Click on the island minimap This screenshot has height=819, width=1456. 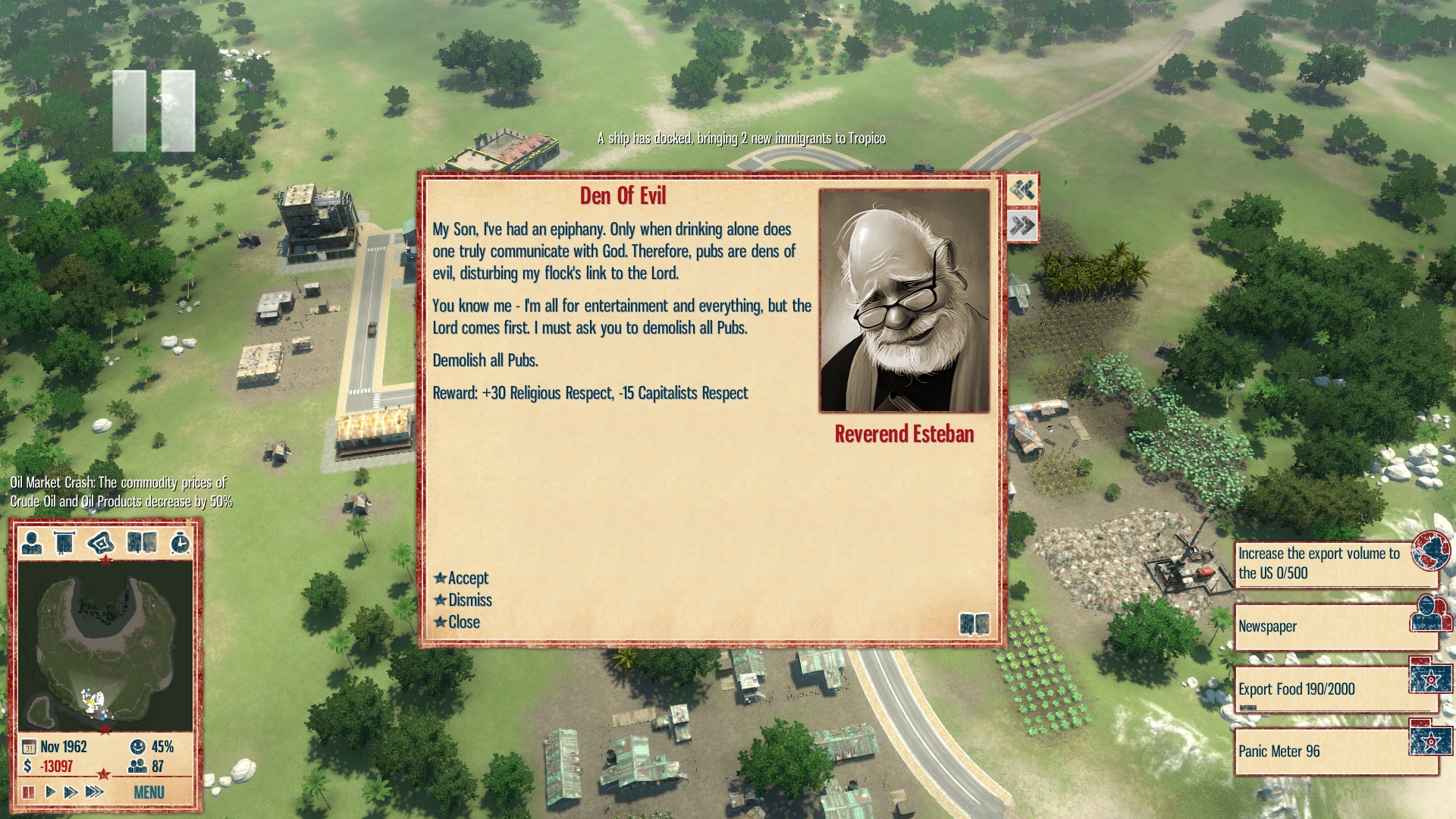(x=105, y=645)
